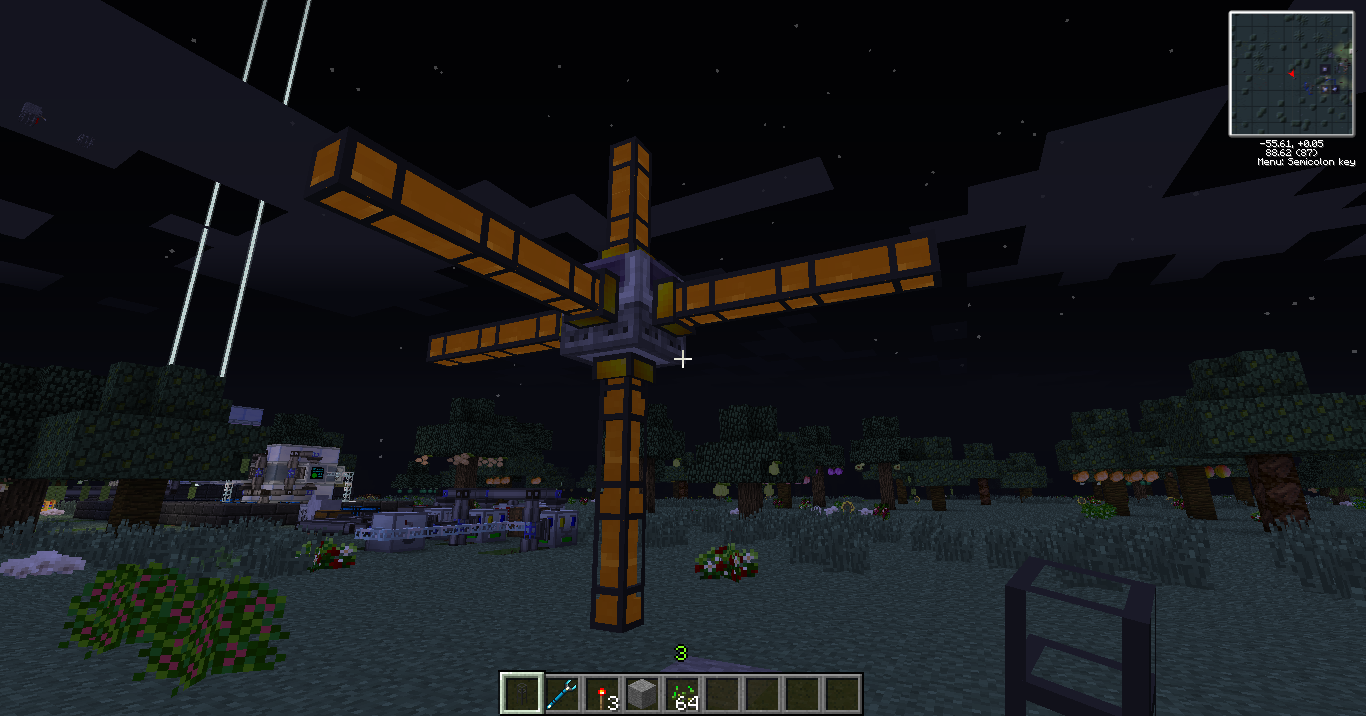Screen dimensions: 1366x716
Task: Click the minimap in the corner
Action: [x=1290, y=74]
